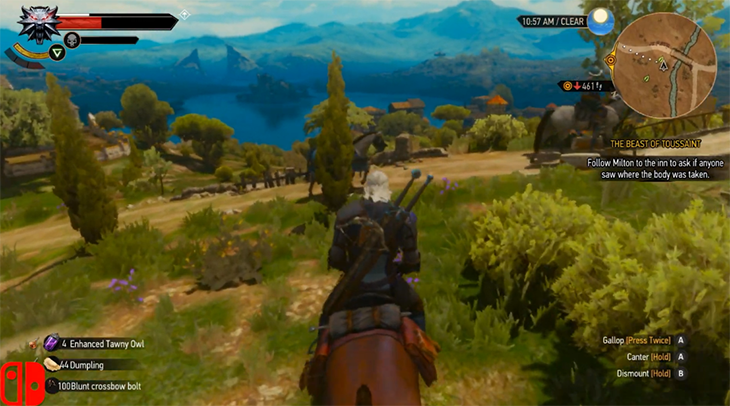Click the skull toxicity icon

[72, 41]
